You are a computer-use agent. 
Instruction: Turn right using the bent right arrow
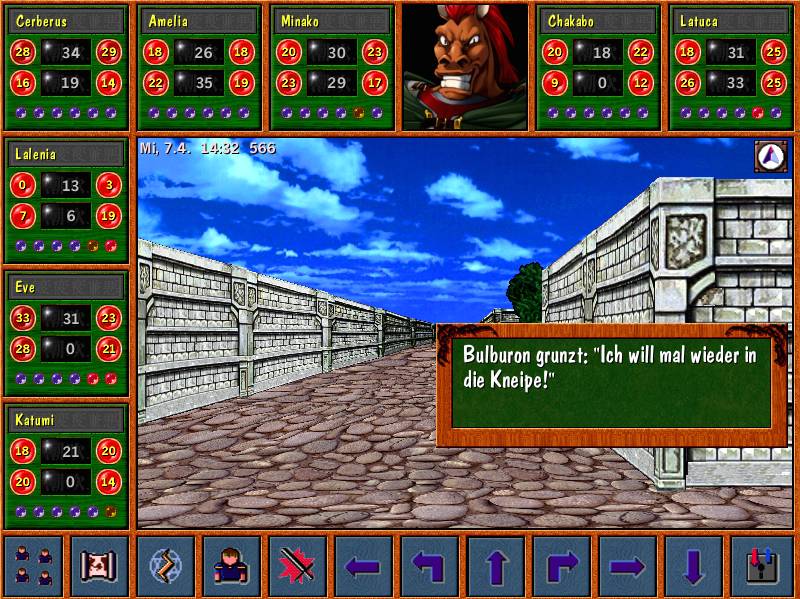[561, 566]
